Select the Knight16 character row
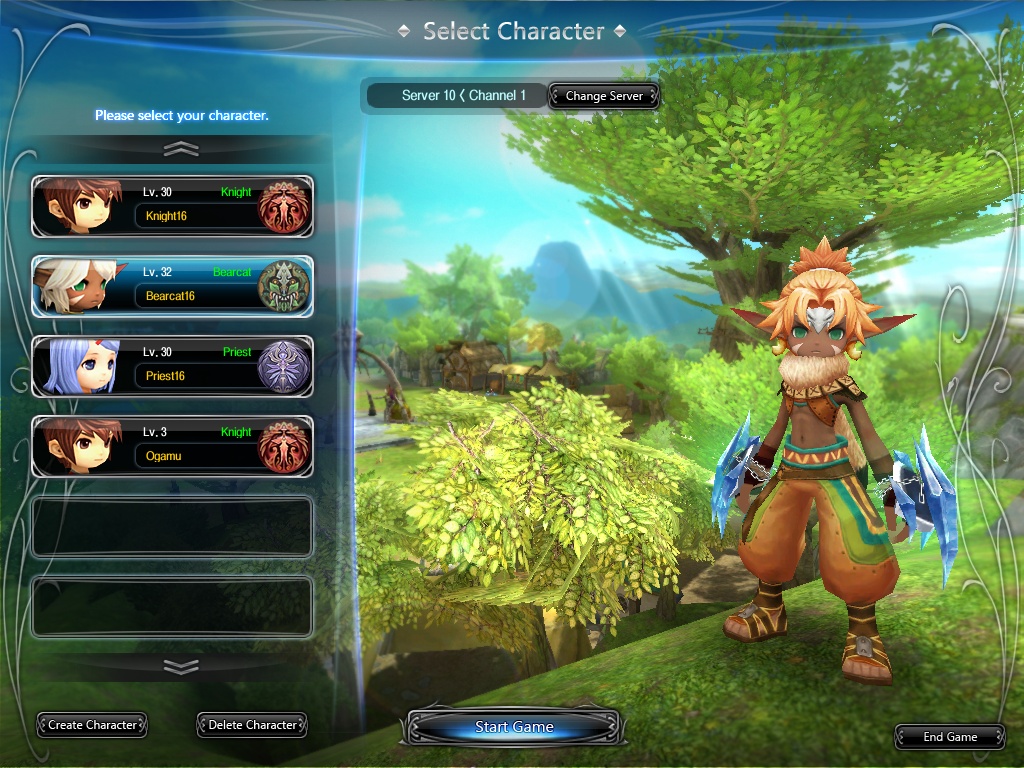This screenshot has height=768, width=1024. pyautogui.click(x=172, y=207)
